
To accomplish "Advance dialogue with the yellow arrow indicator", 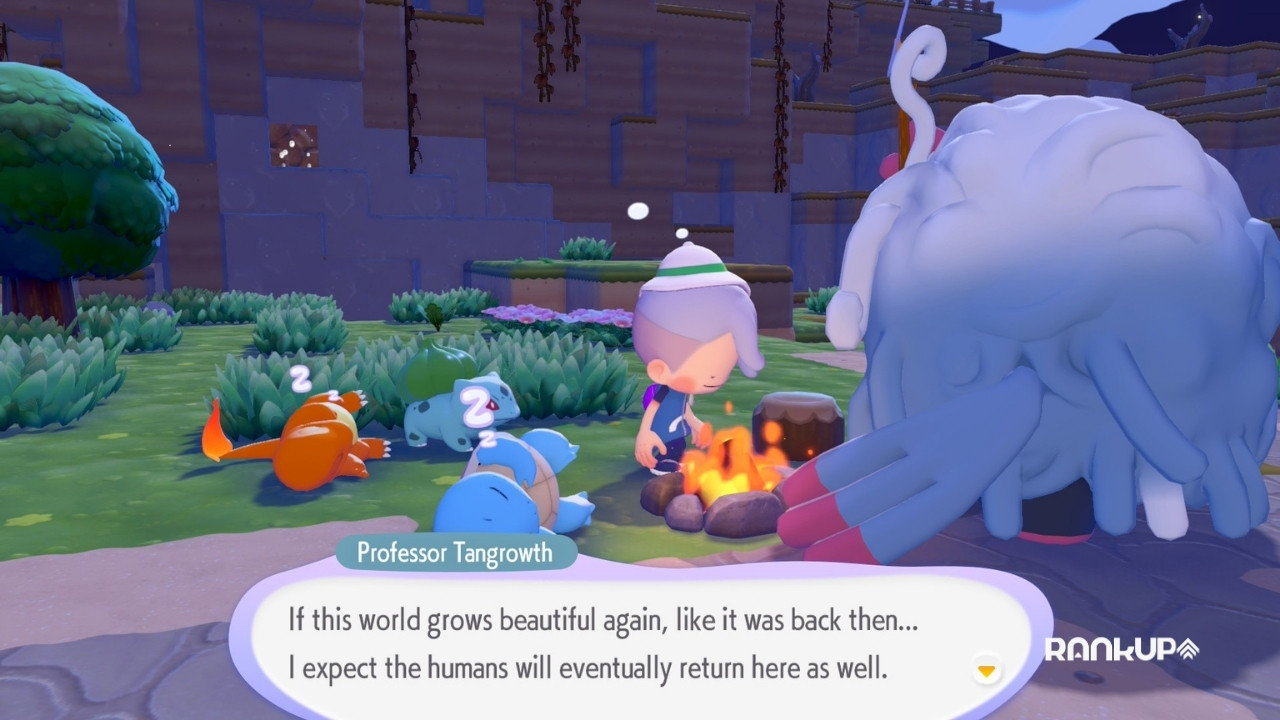I will click(987, 670).
